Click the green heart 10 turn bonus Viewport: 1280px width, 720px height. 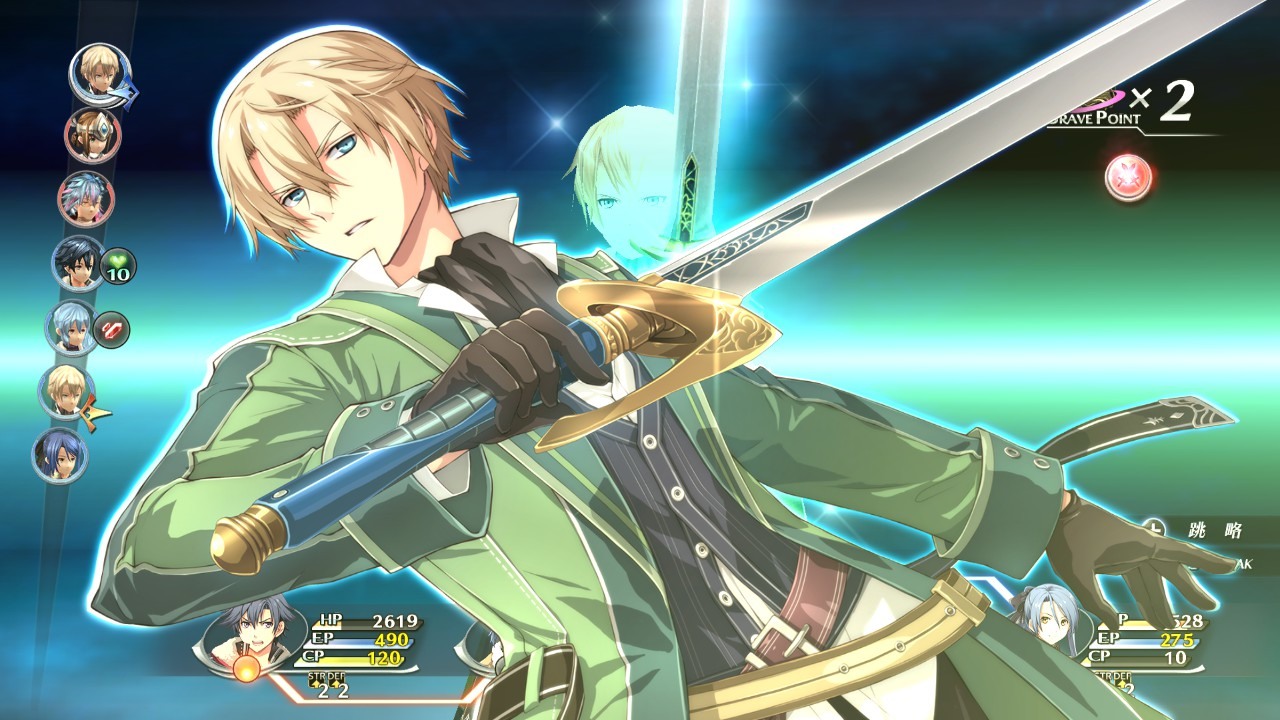[119, 267]
